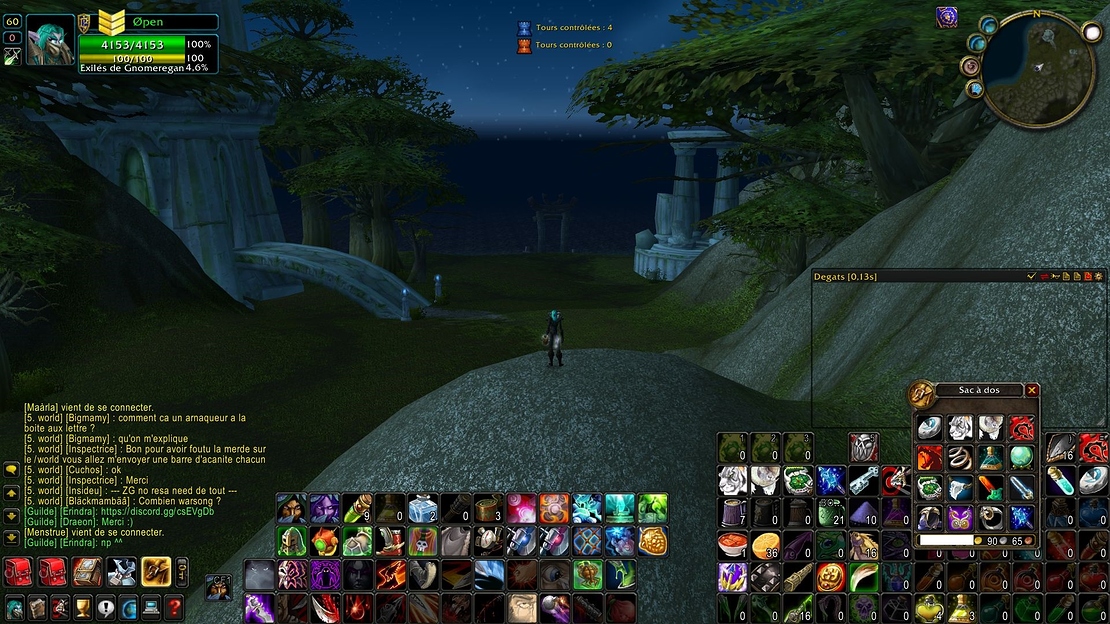1110x624 pixels.
Task: Use the red soup bowl food item
Action: [x=733, y=545]
